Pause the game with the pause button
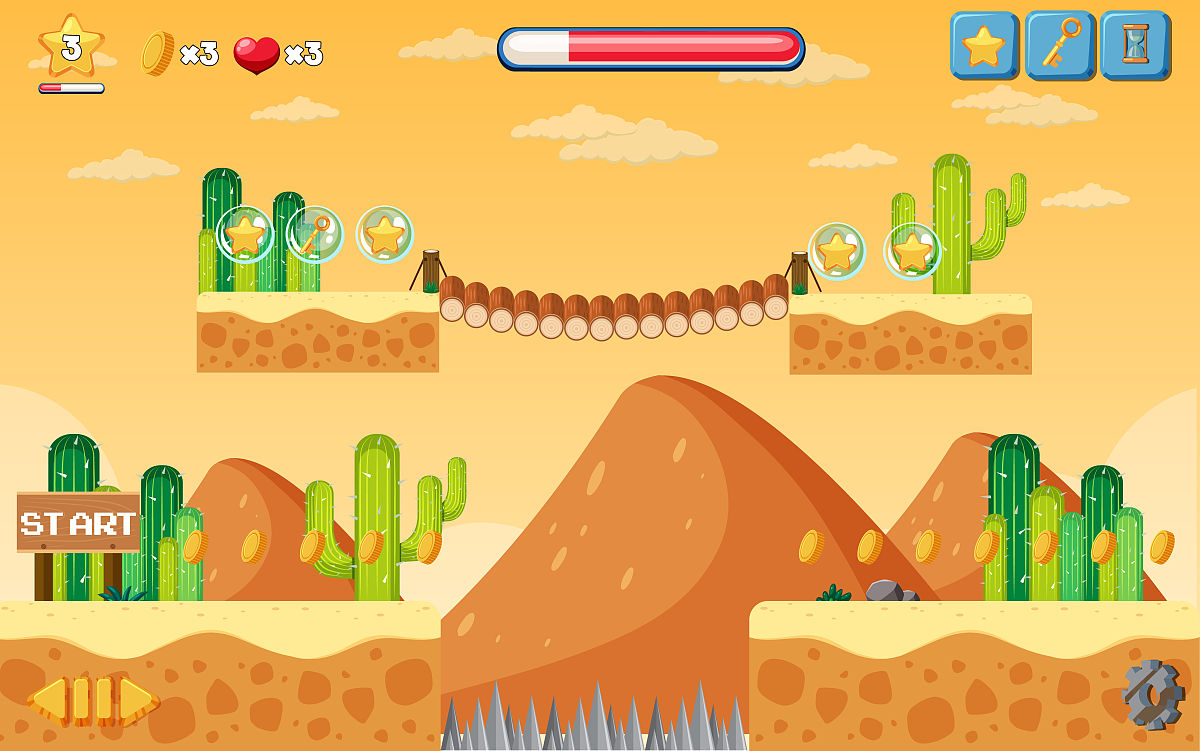 click(93, 699)
